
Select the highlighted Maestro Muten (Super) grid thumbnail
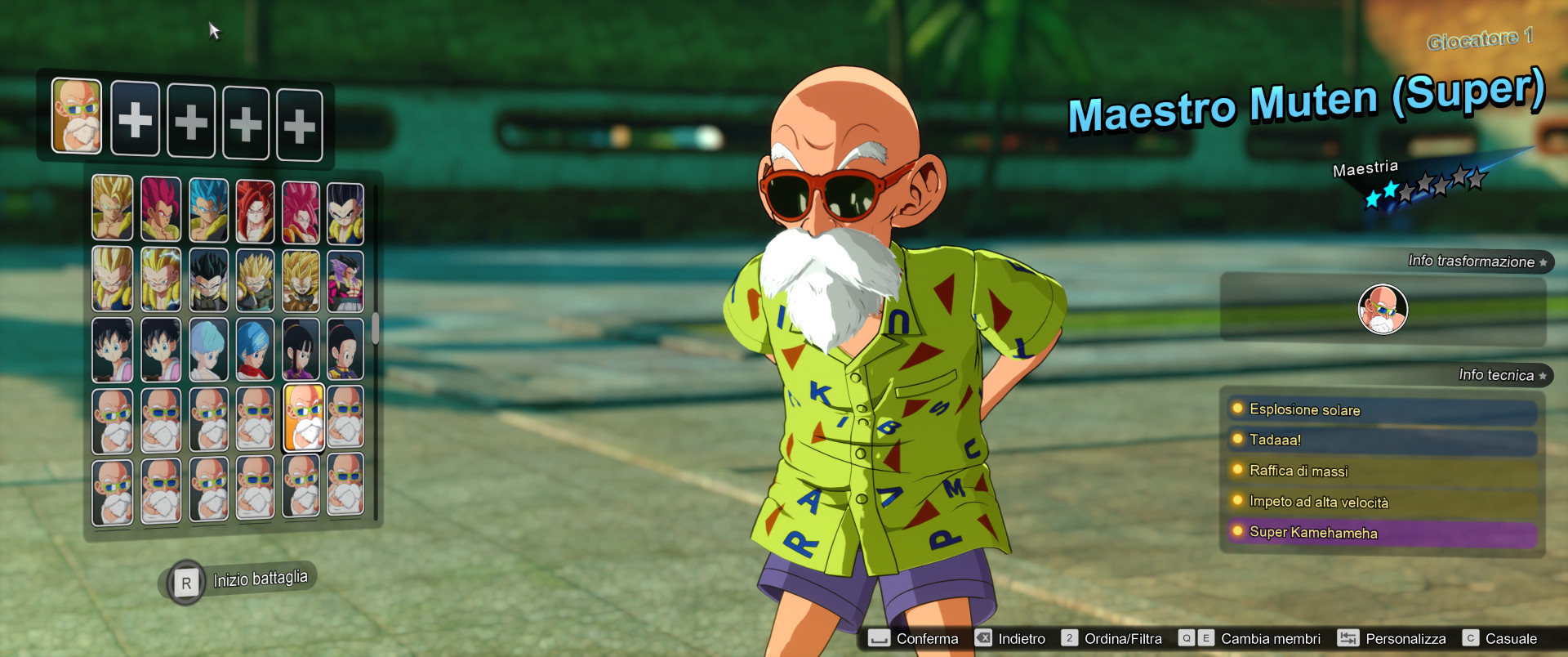point(302,418)
